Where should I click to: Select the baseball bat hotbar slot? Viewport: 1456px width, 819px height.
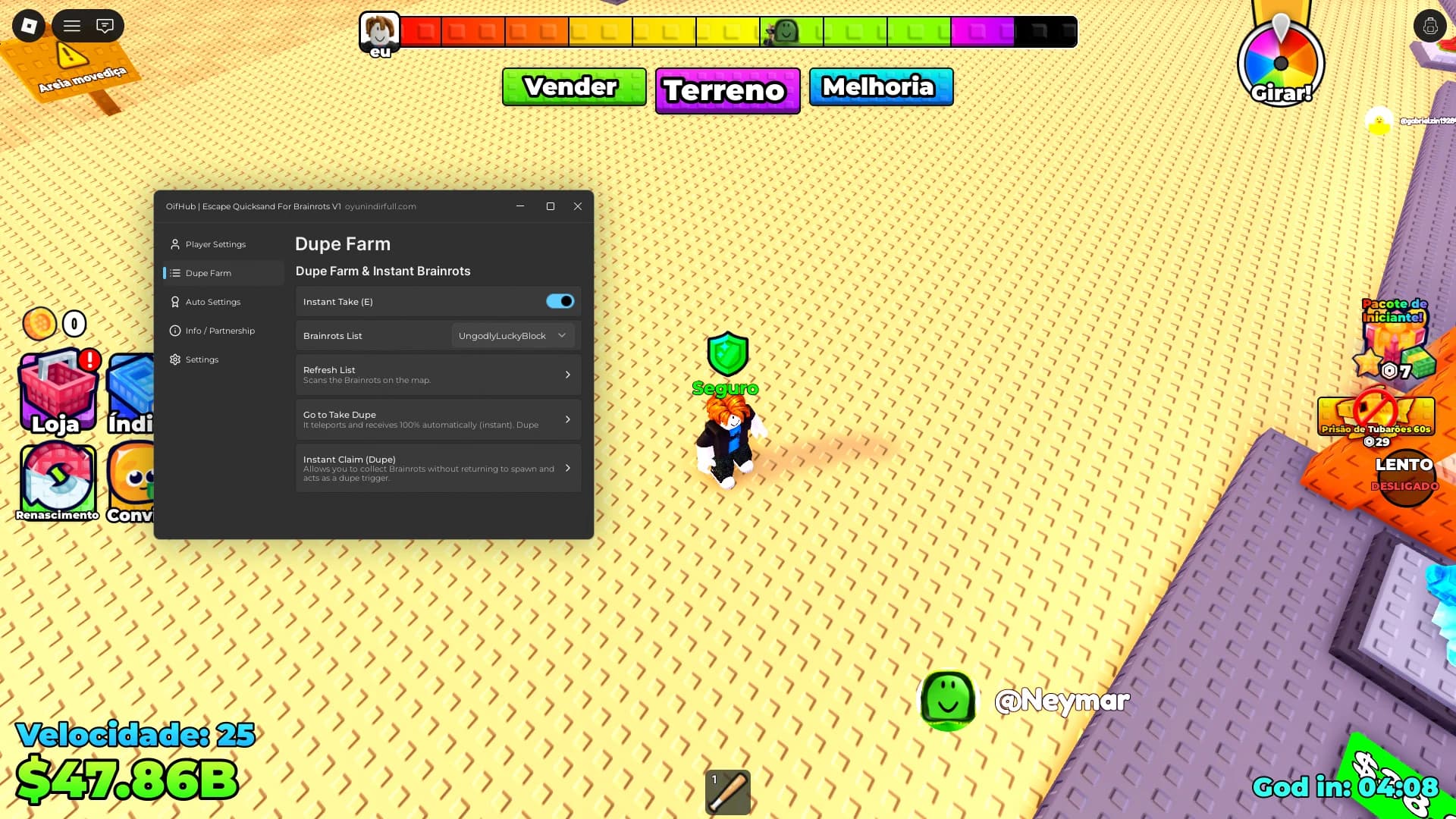(728, 792)
